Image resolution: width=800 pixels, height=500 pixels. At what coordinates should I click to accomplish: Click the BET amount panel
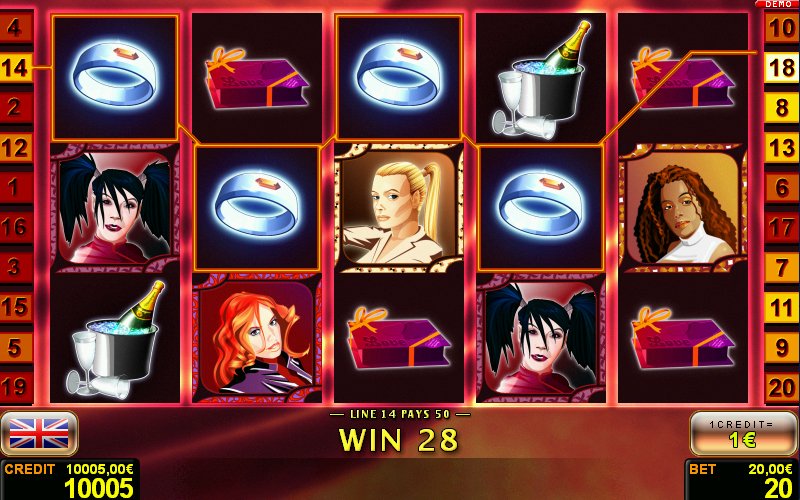741,480
